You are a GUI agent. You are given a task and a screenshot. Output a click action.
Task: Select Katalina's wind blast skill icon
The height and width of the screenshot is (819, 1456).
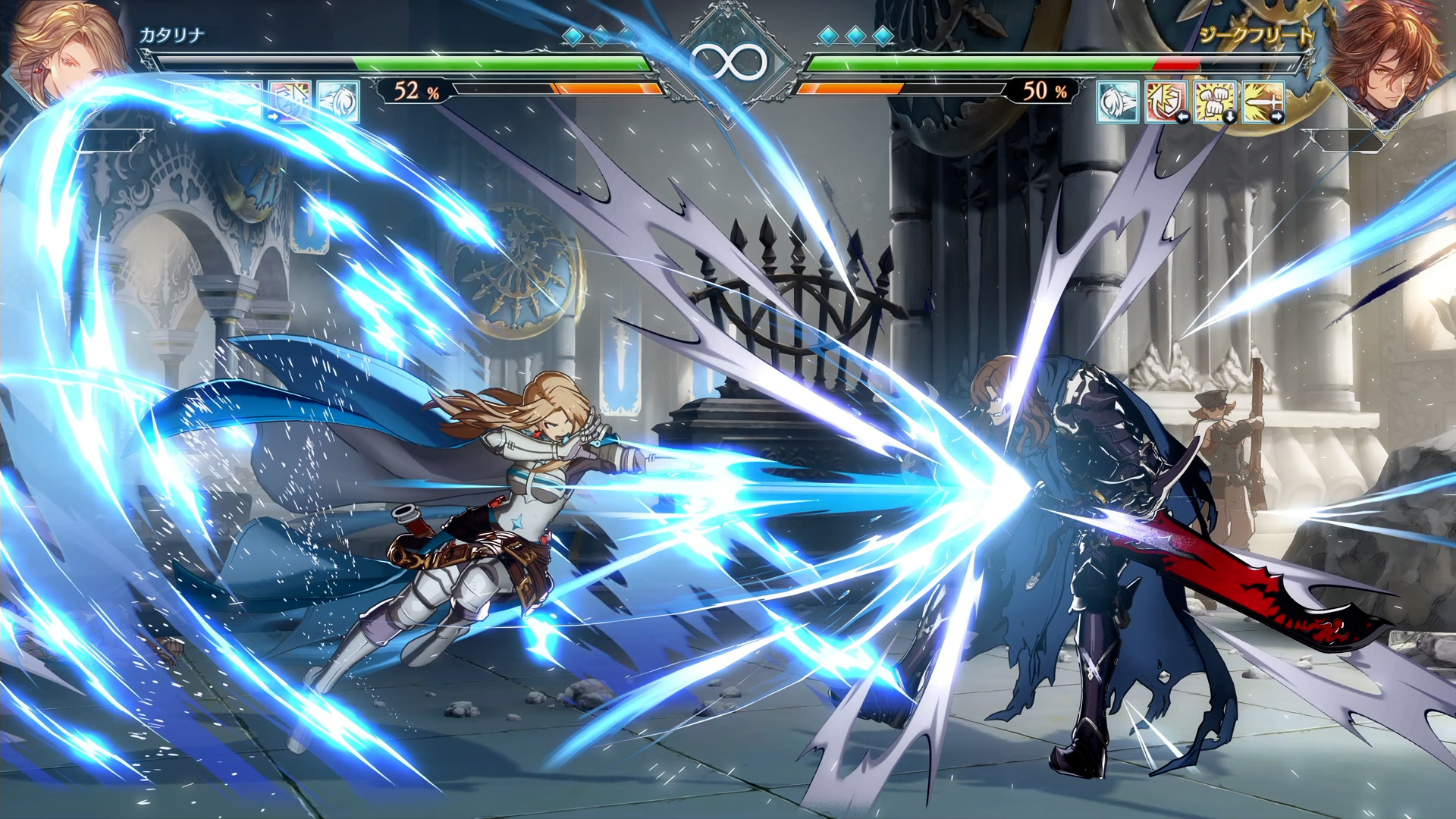point(337,102)
